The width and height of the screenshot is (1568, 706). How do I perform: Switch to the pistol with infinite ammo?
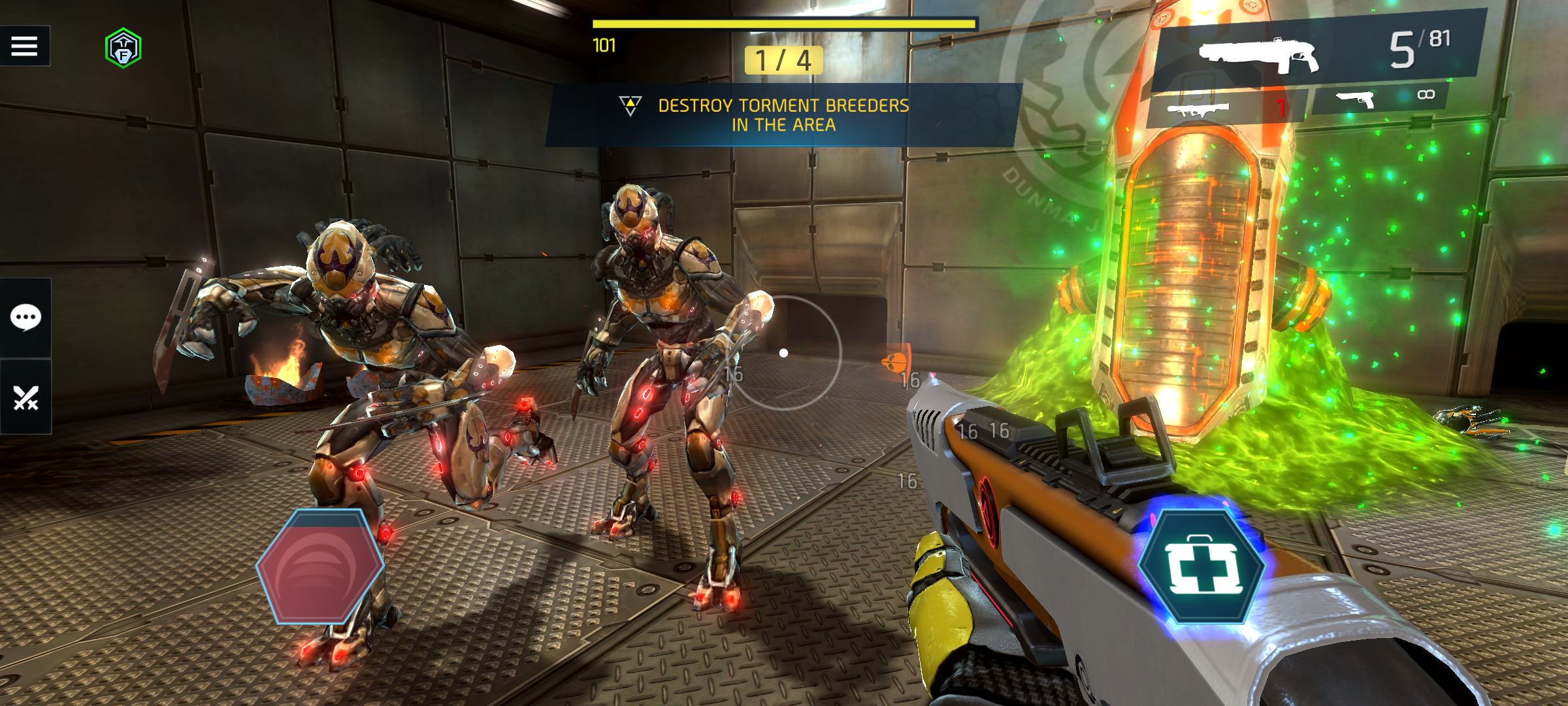(1379, 98)
